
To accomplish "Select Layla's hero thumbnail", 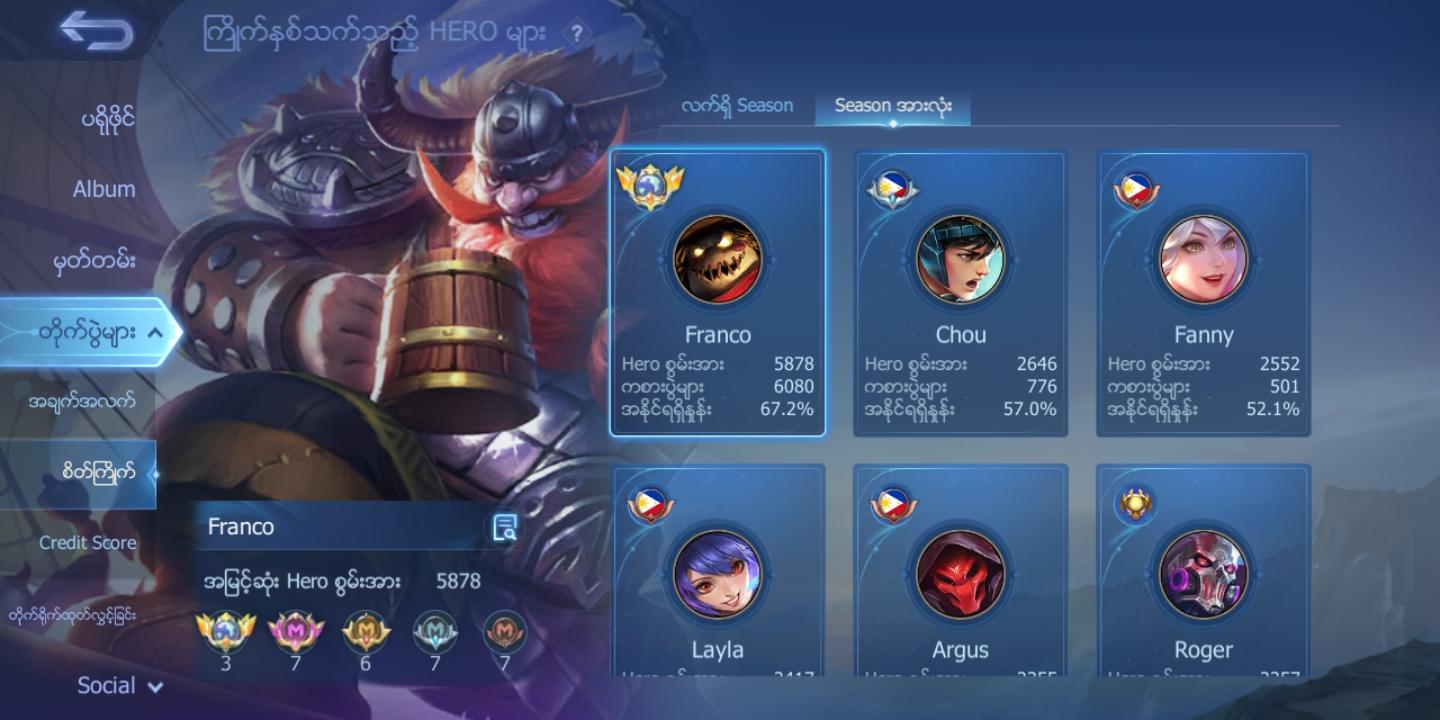I will point(718,575).
